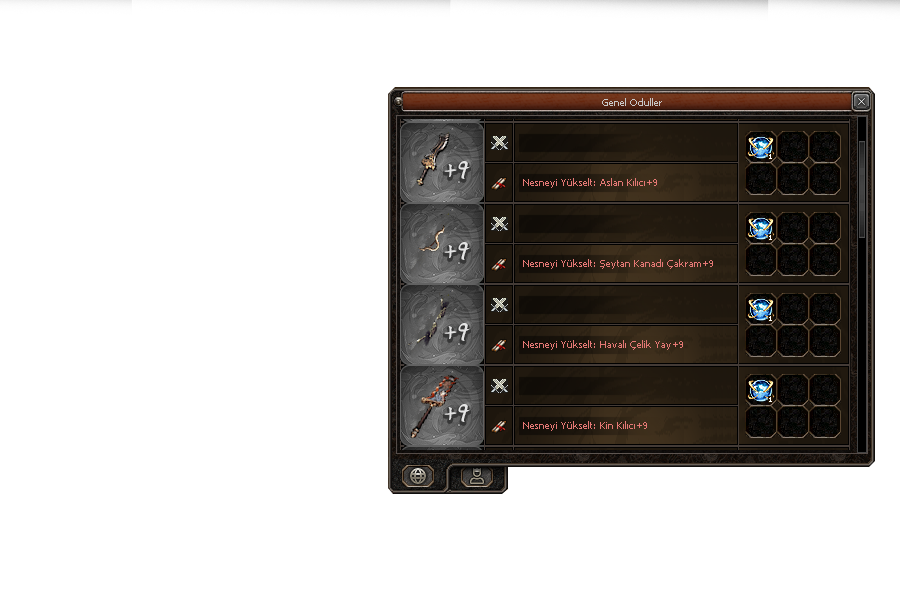Click the Nesneyi Yükselt: Aslan Kılıcı+9 row
The image size is (900, 614).
[625, 183]
